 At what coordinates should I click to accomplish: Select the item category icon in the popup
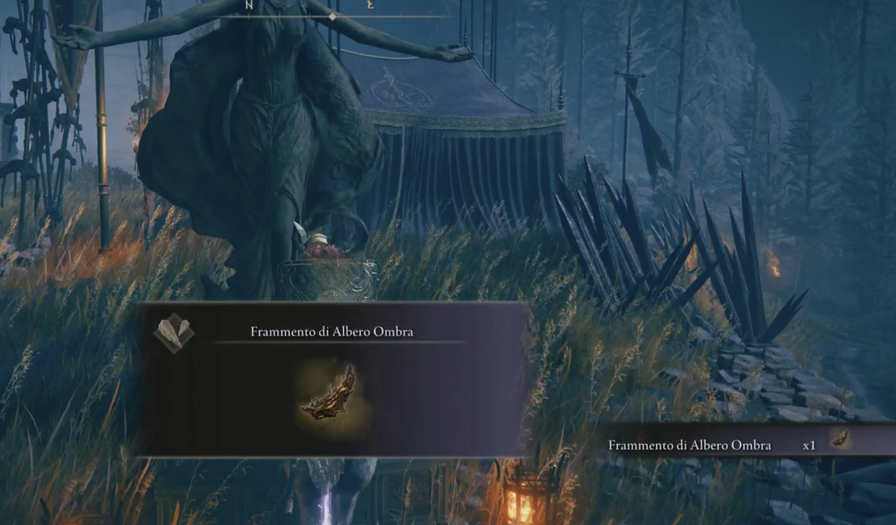pyautogui.click(x=173, y=333)
